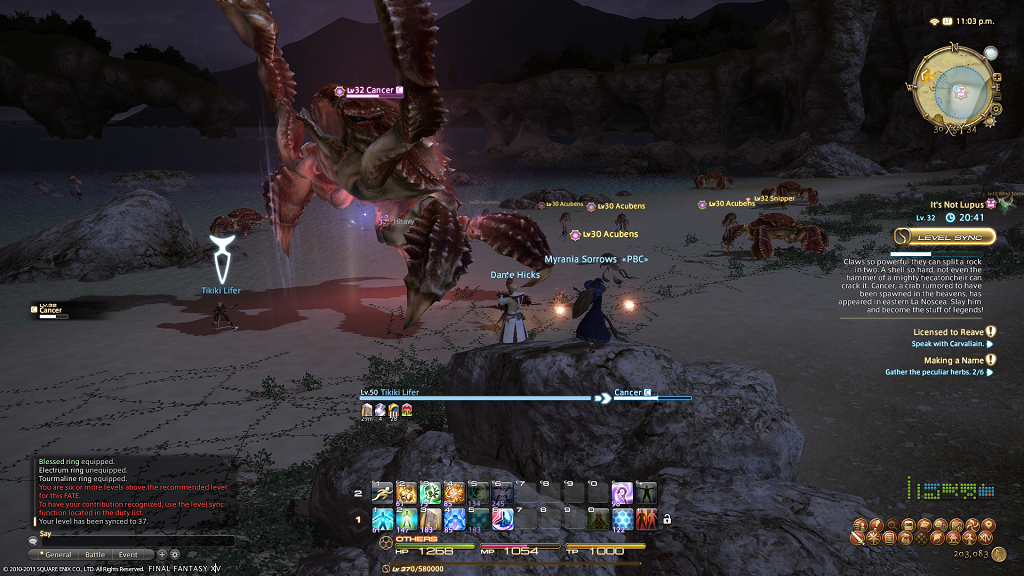Use the hexagon-pattern blue ability
Viewport: 1024px width, 576px height.
pyautogui.click(x=622, y=519)
